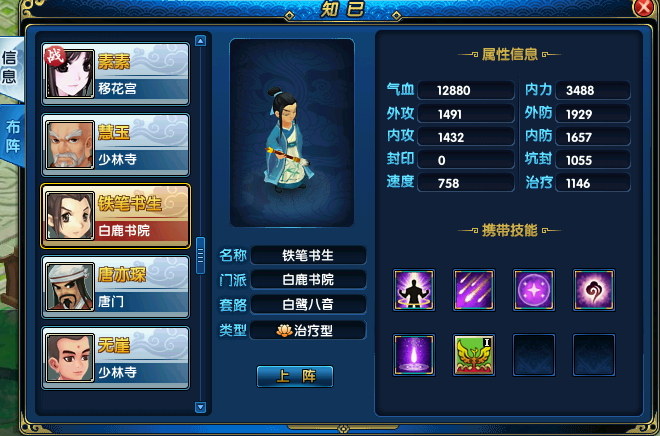Select the purple light pillar skill
The height and width of the screenshot is (436, 660).
(412, 354)
